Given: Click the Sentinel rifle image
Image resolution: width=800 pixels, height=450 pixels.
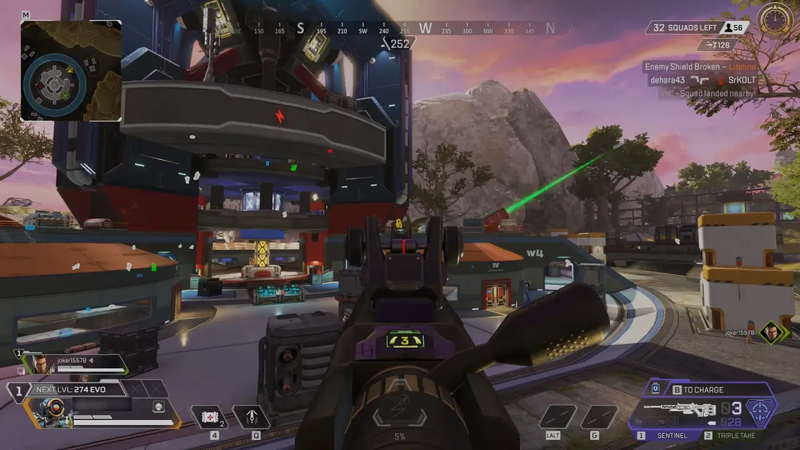Looking at the screenshot, I should point(680,409).
